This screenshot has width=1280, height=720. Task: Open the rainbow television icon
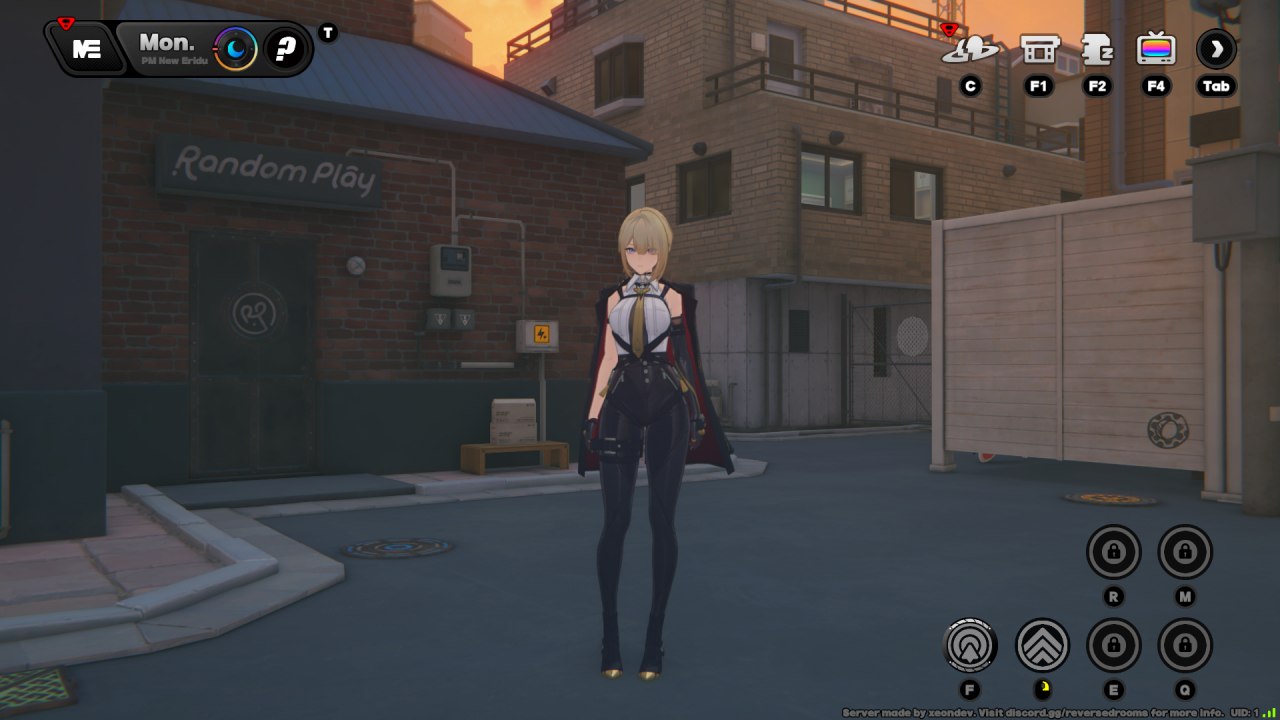(1156, 49)
